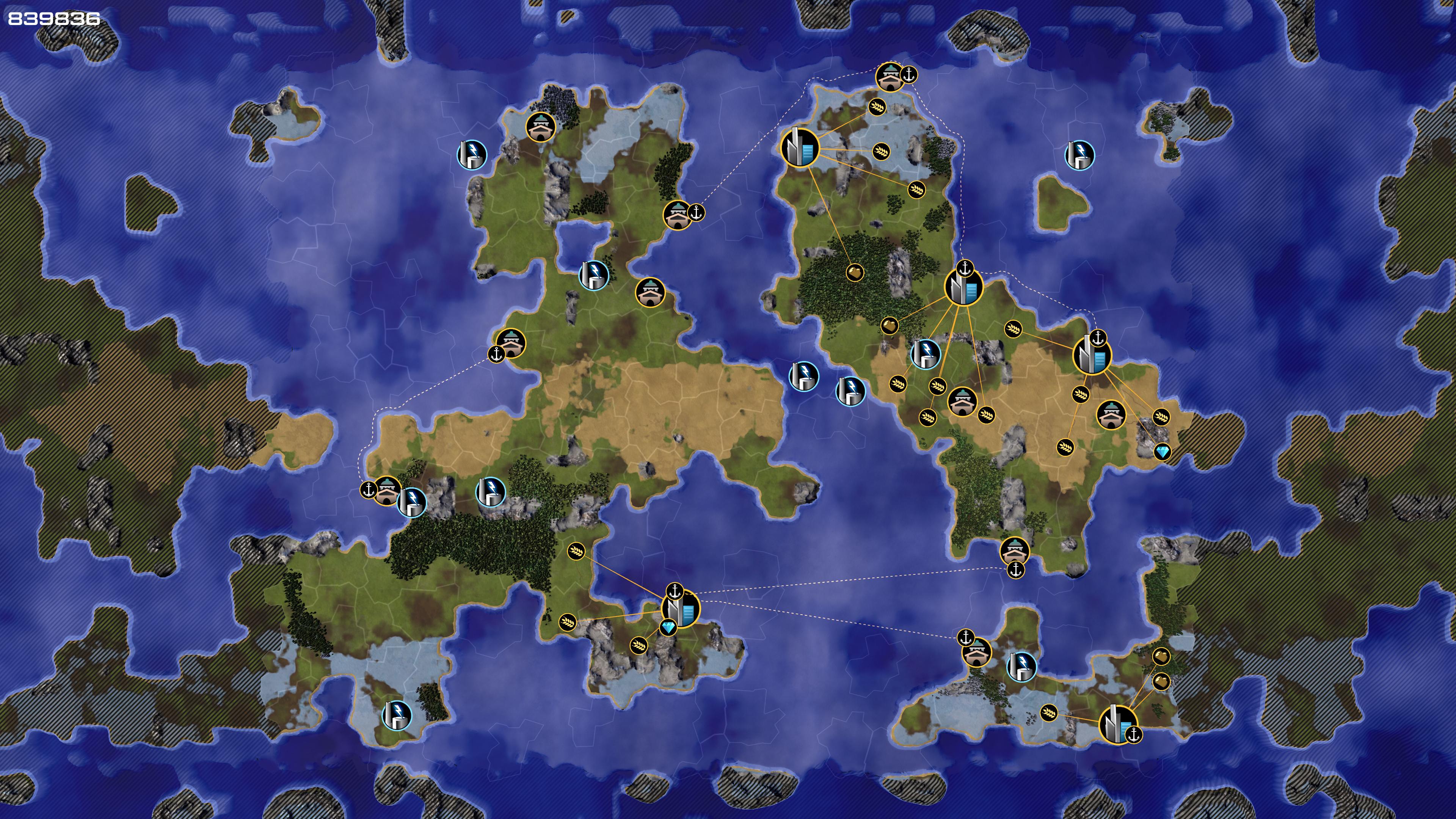Select the power plant inside the enclosed lake
The height and width of the screenshot is (819, 1456).
[593, 275]
